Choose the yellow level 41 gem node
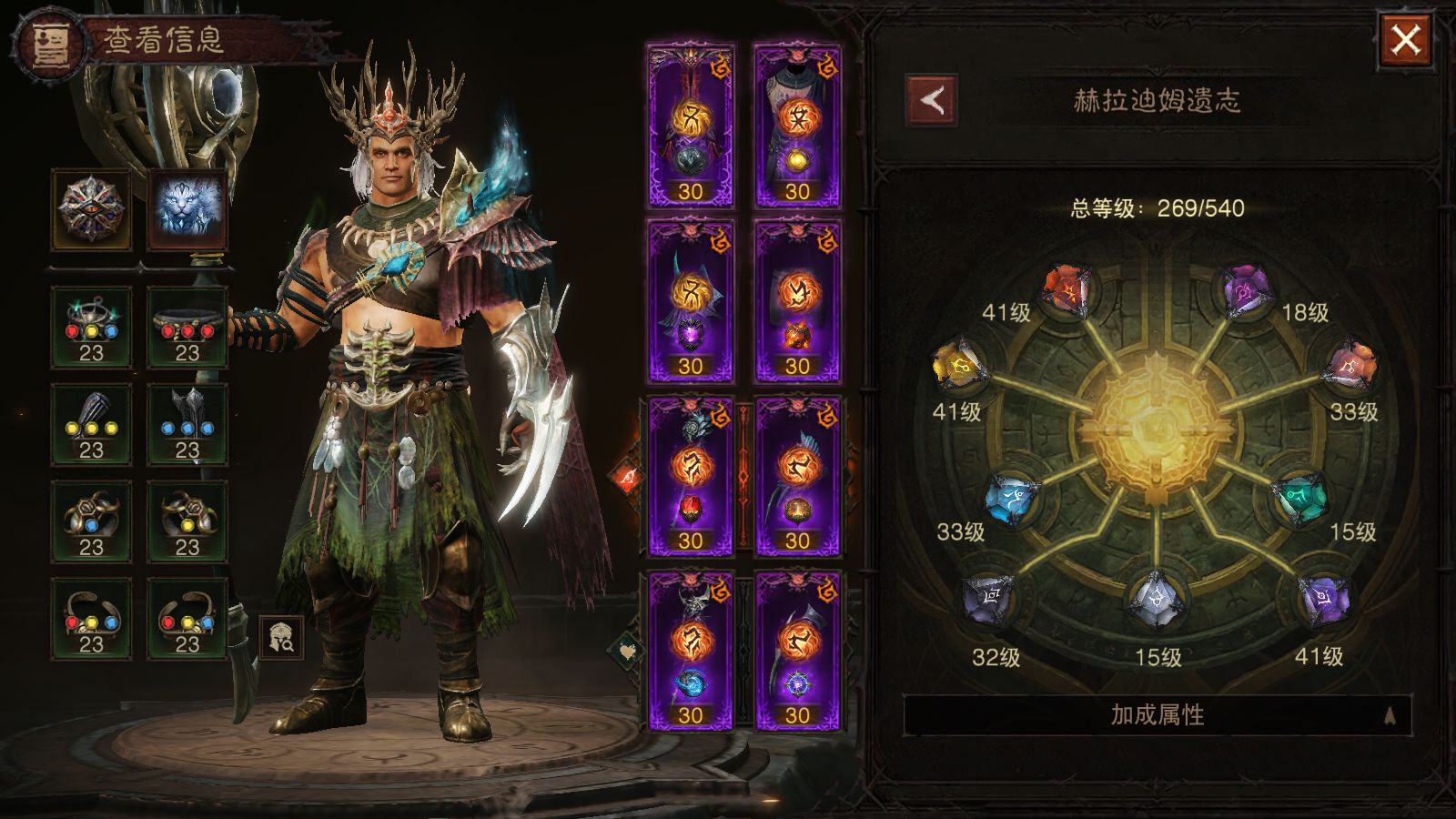 point(958,368)
